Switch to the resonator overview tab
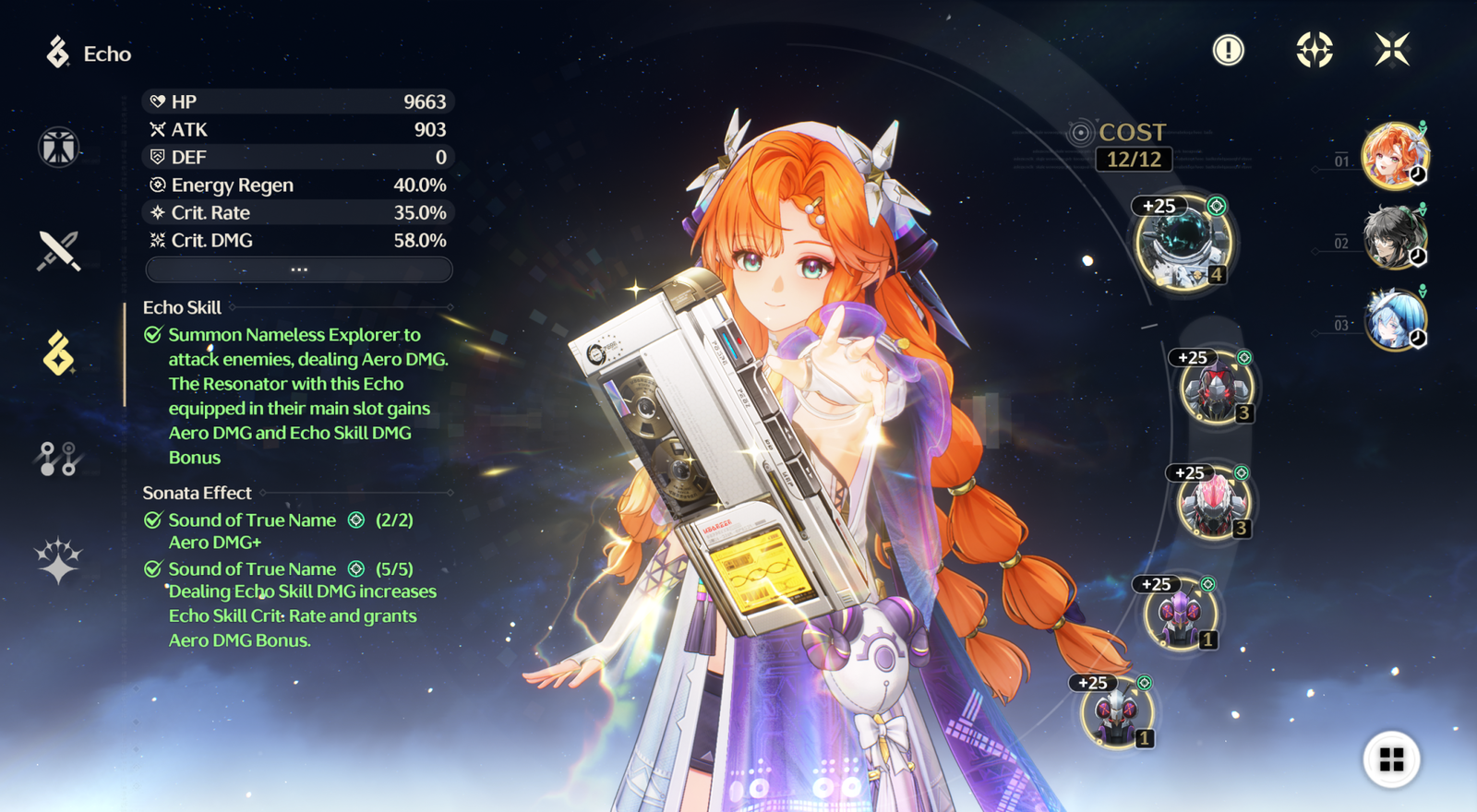This screenshot has width=1477, height=812. pos(59,148)
